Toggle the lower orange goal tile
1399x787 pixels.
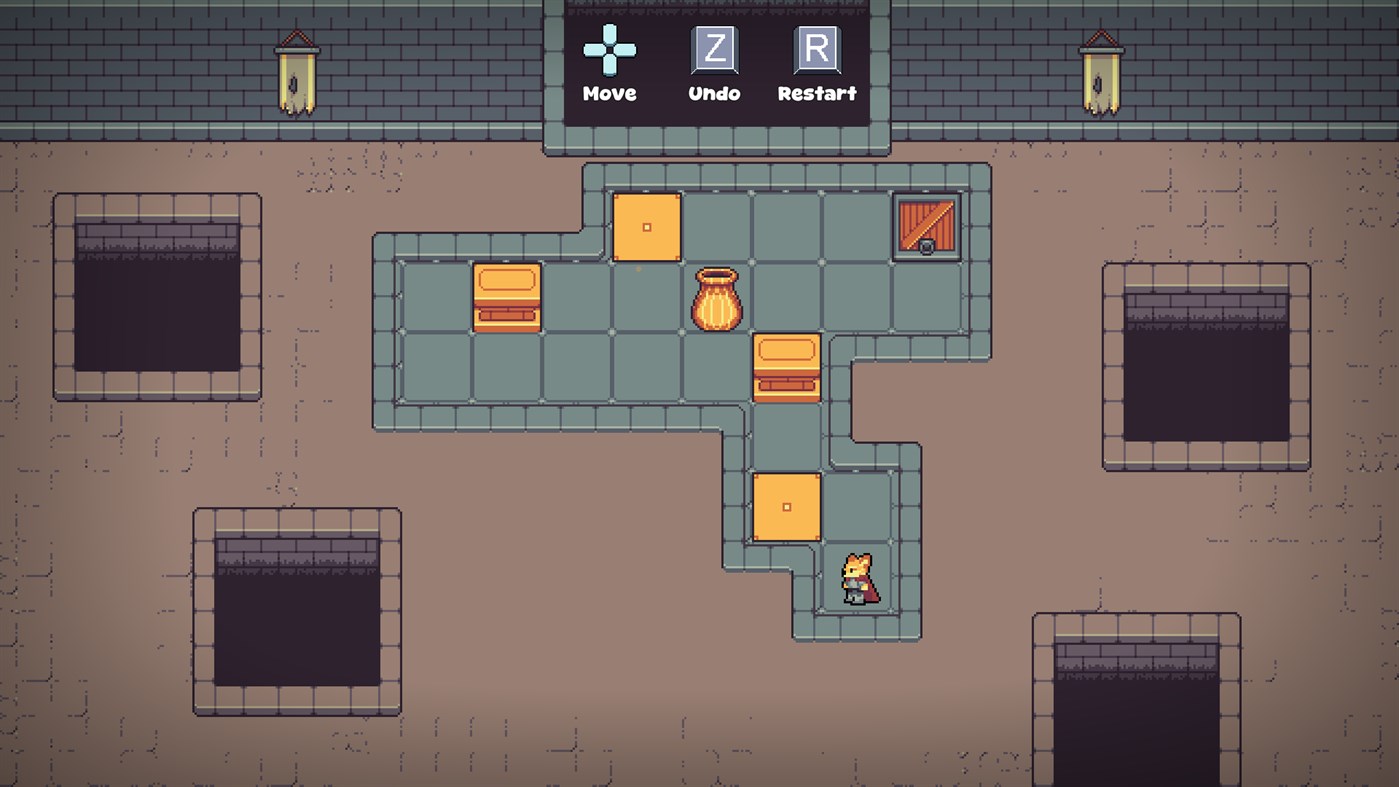coord(786,507)
